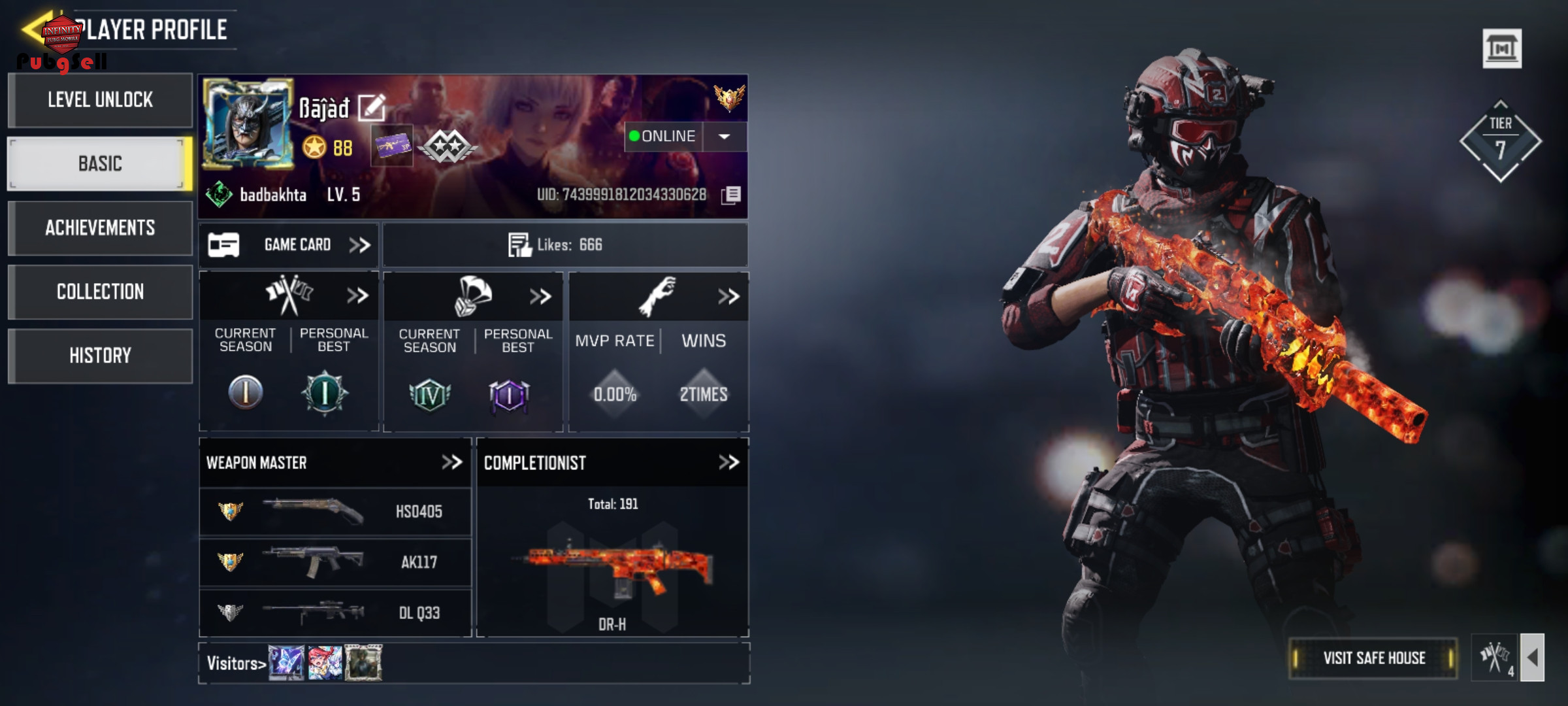Switch to the Achievements tab
1568x706 pixels.
pyautogui.click(x=100, y=227)
